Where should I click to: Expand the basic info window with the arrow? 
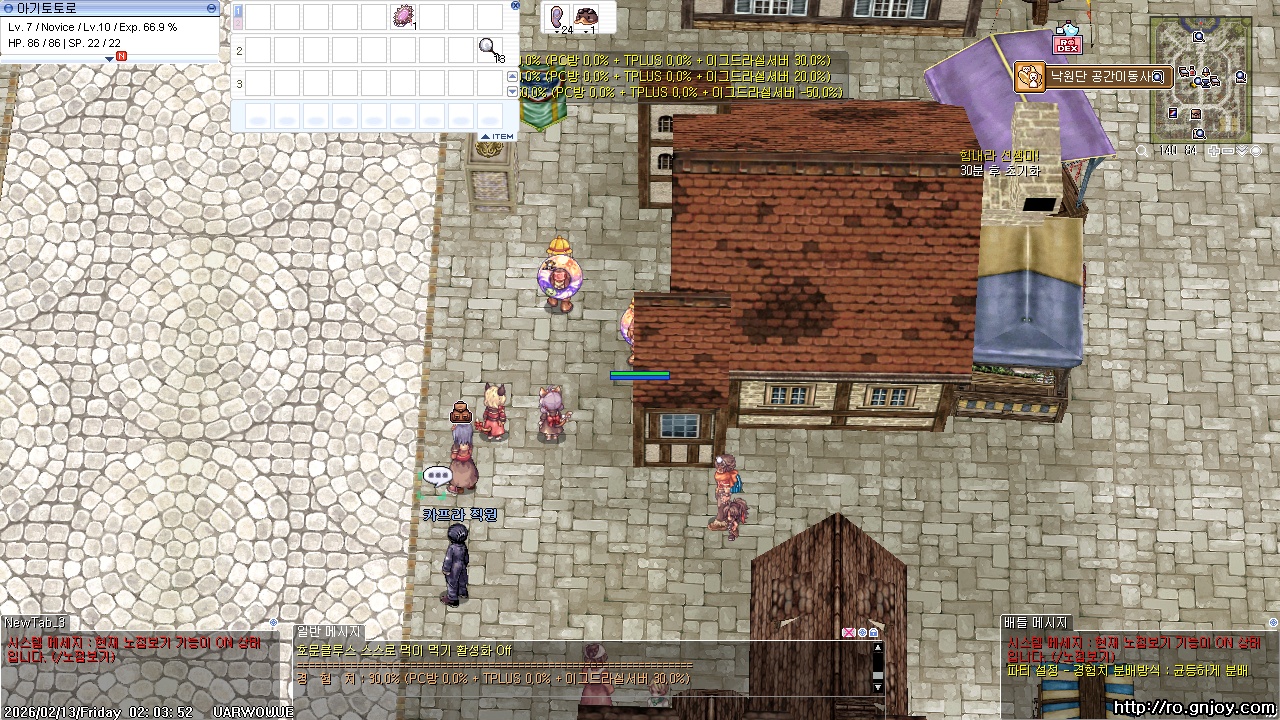tap(110, 58)
